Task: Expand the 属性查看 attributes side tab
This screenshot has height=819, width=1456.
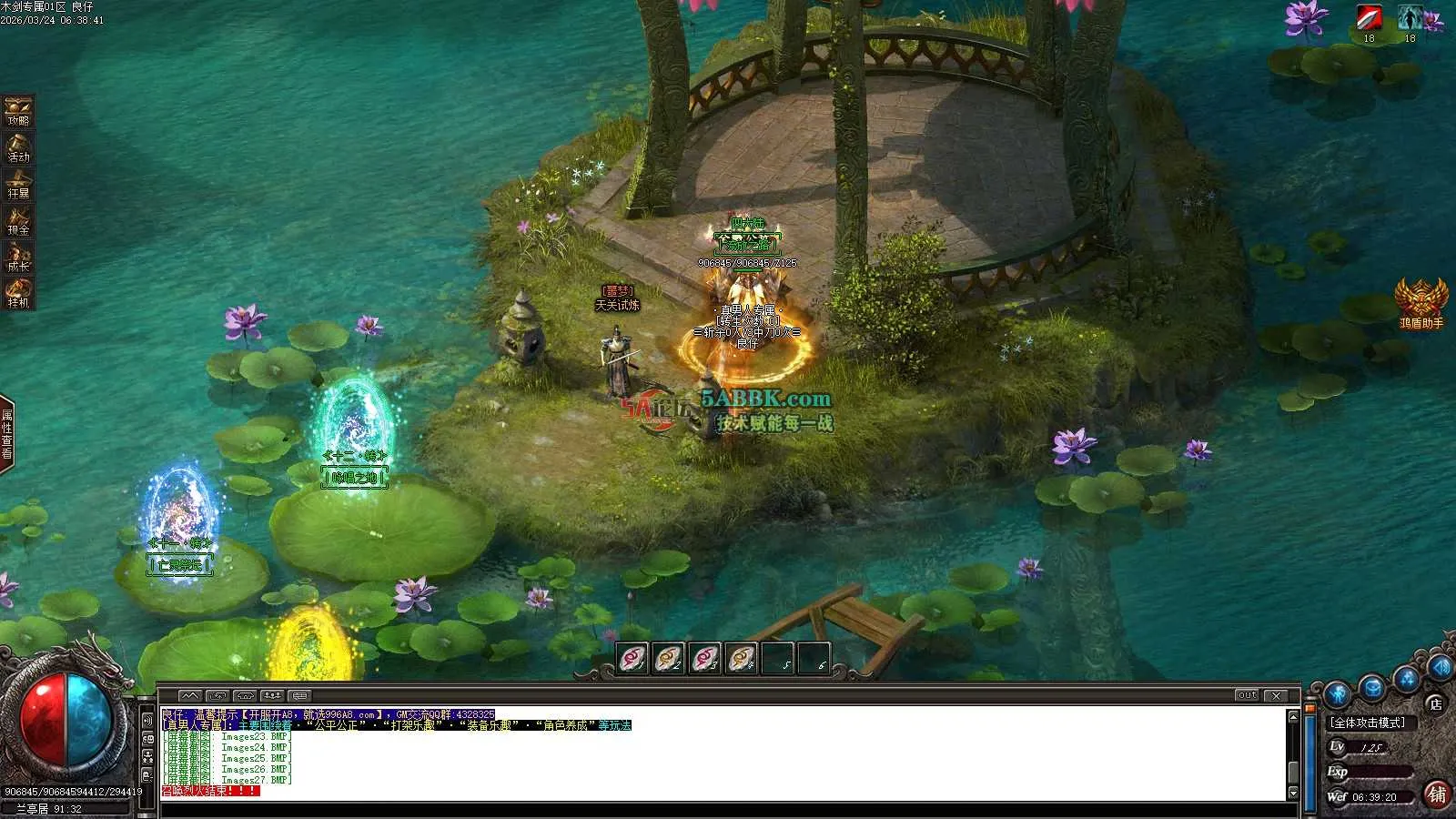Action: pos(7,434)
